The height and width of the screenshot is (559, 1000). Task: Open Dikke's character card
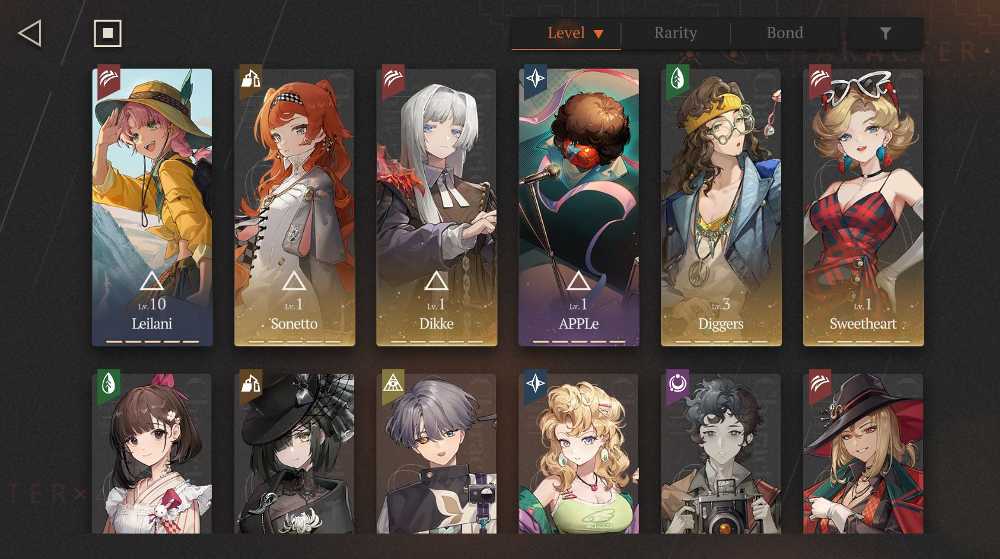coord(436,207)
